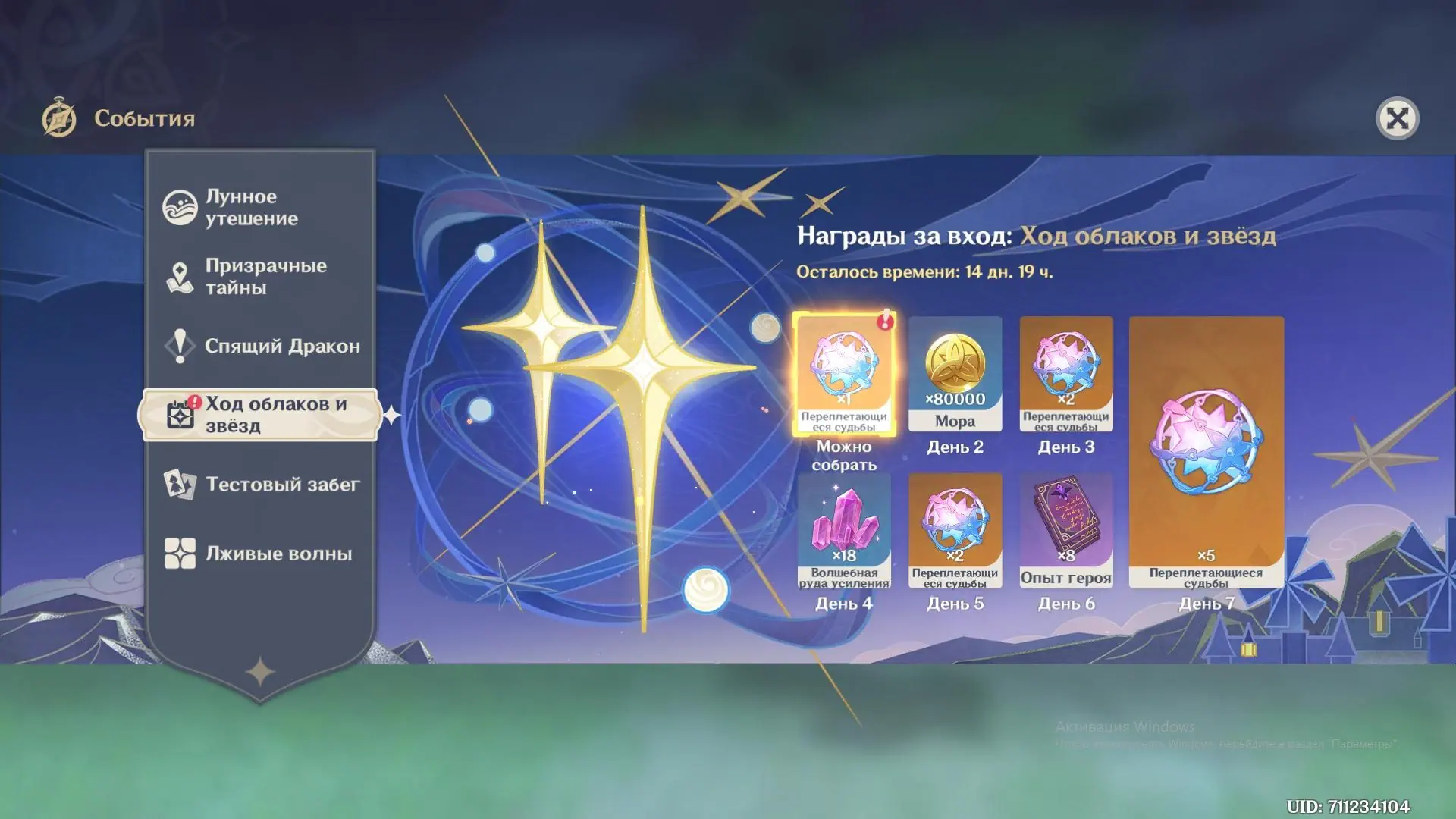Image resolution: width=1456 pixels, height=819 pixels.
Task: Close the События events window
Action: click(1397, 118)
